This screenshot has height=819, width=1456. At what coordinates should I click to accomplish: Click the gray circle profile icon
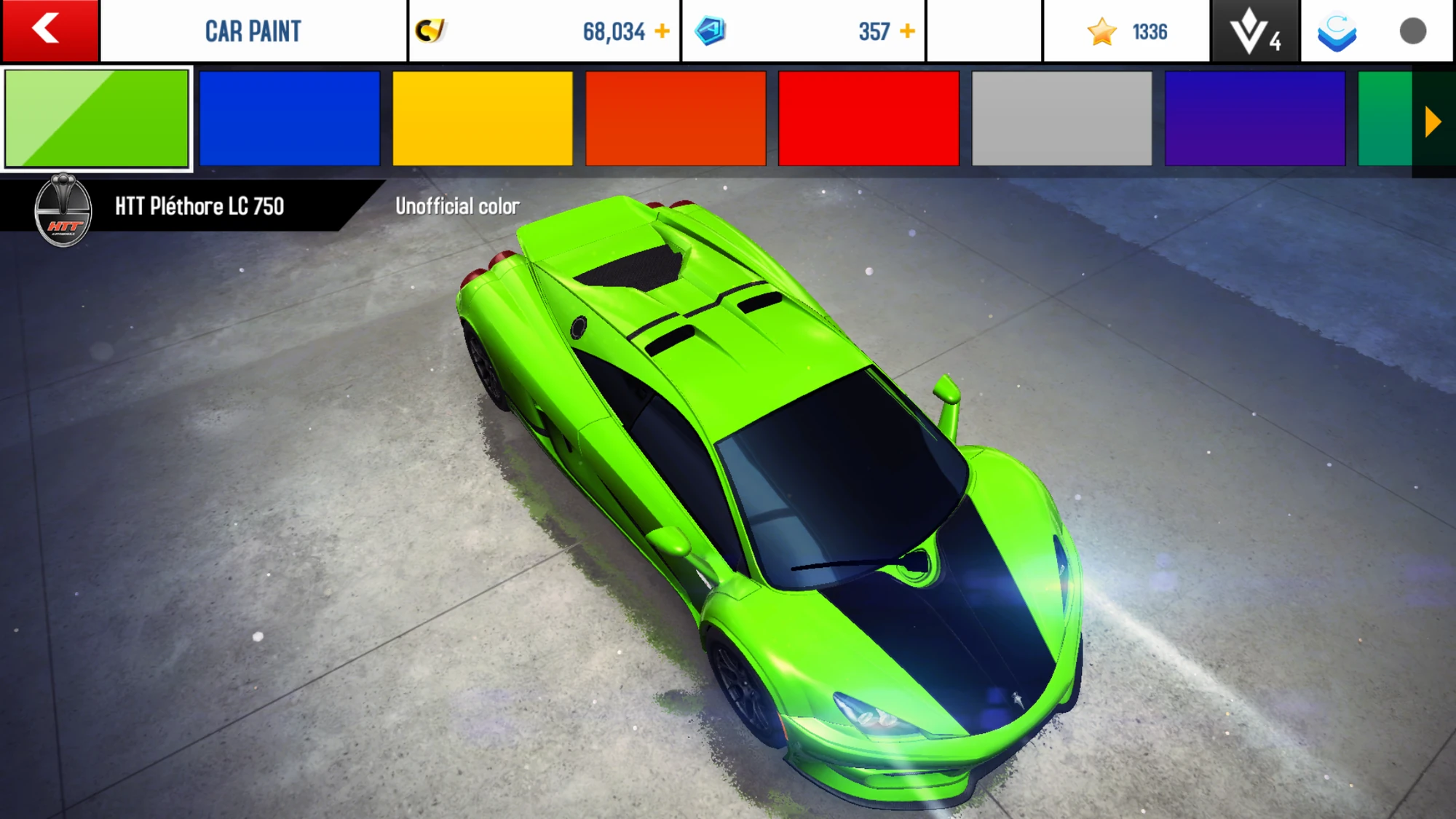coord(1412,31)
